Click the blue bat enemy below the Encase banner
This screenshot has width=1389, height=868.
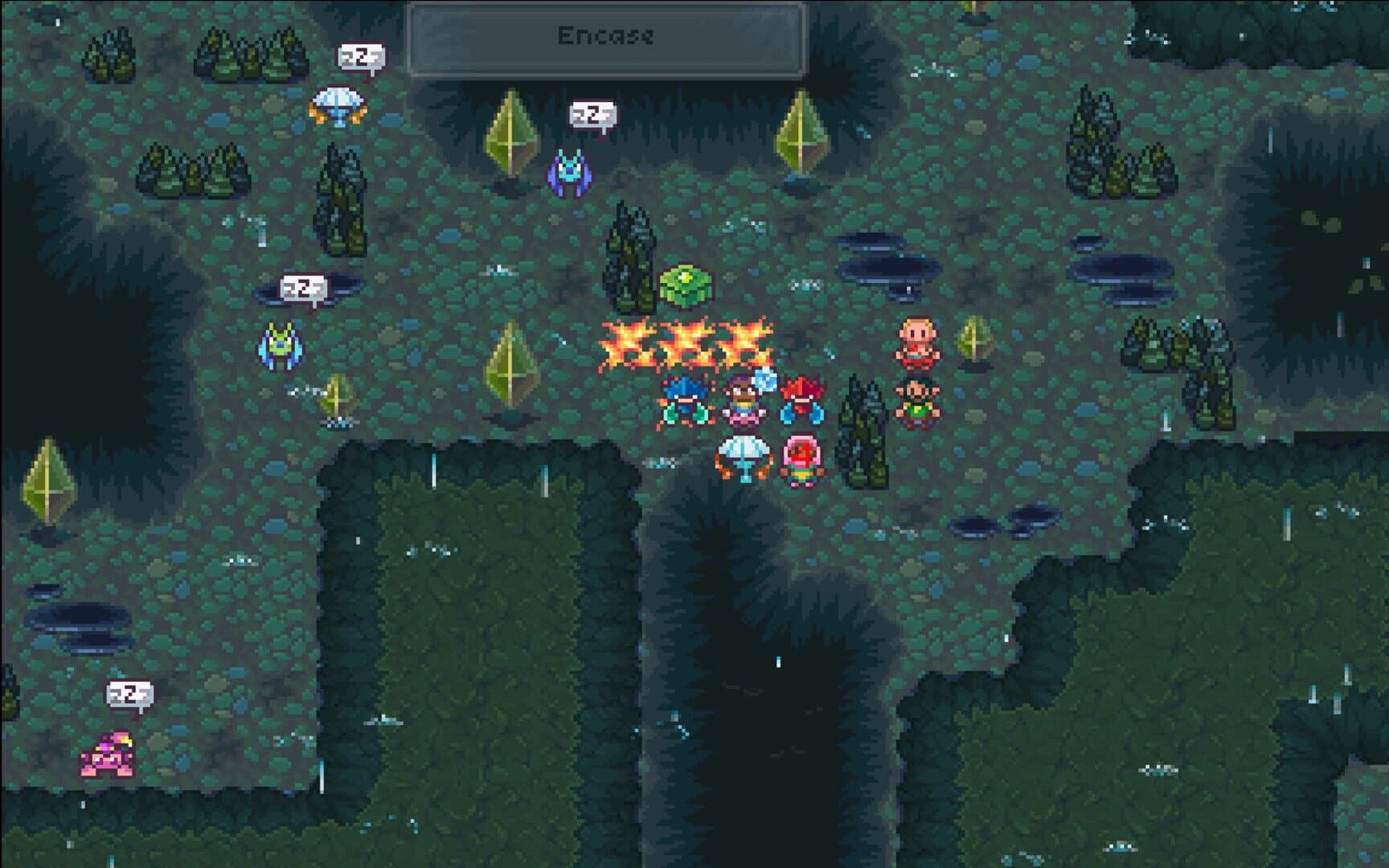point(568,171)
